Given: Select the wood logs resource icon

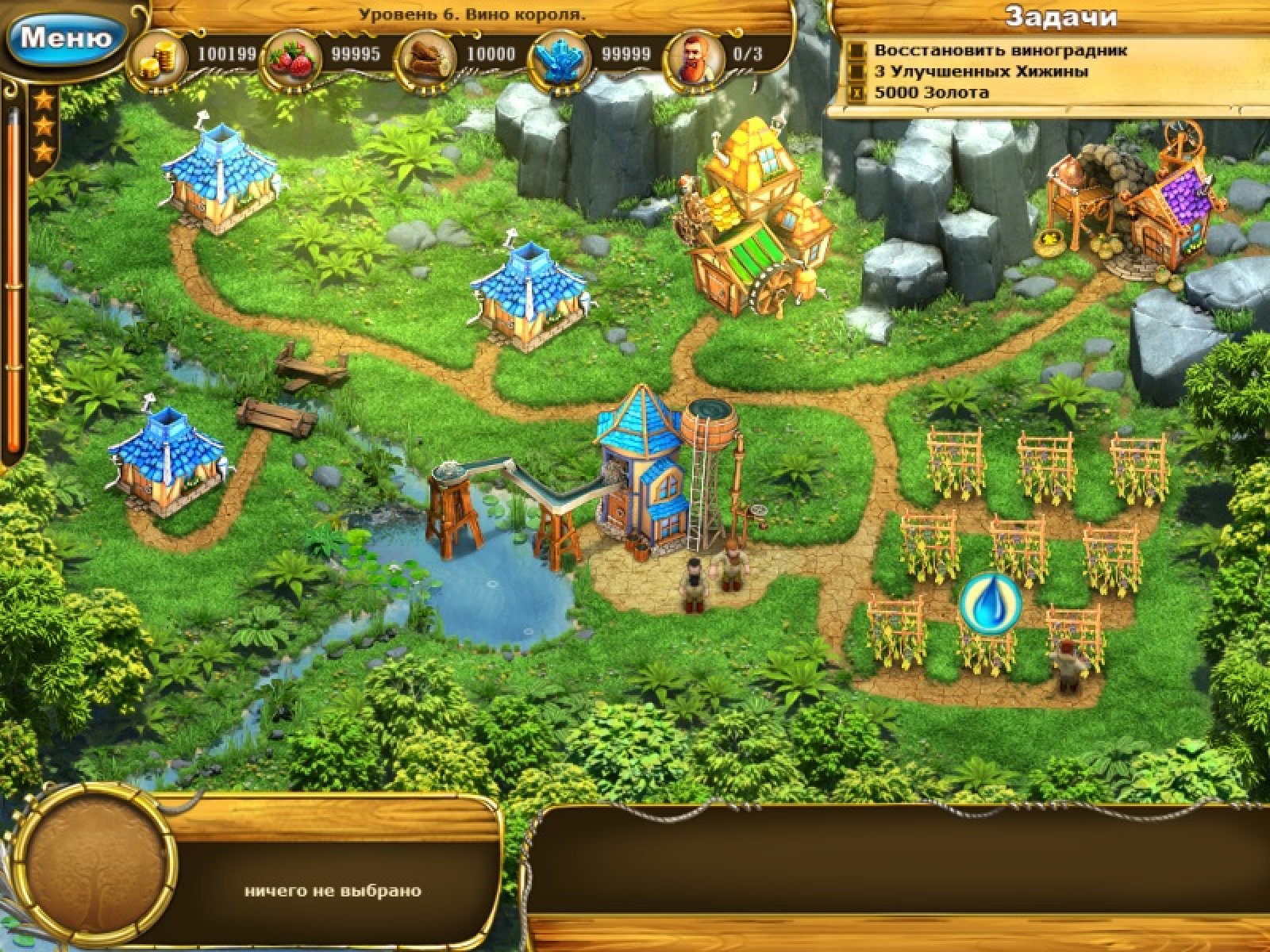Looking at the screenshot, I should [428, 55].
